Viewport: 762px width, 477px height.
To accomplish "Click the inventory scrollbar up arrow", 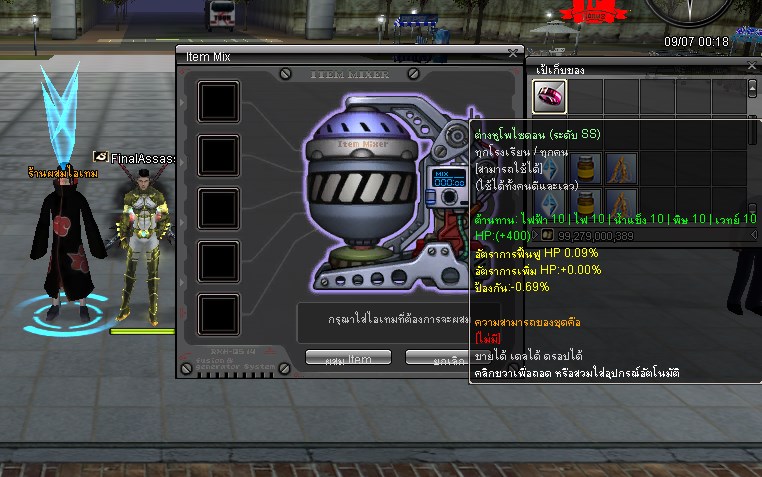I will [752, 87].
